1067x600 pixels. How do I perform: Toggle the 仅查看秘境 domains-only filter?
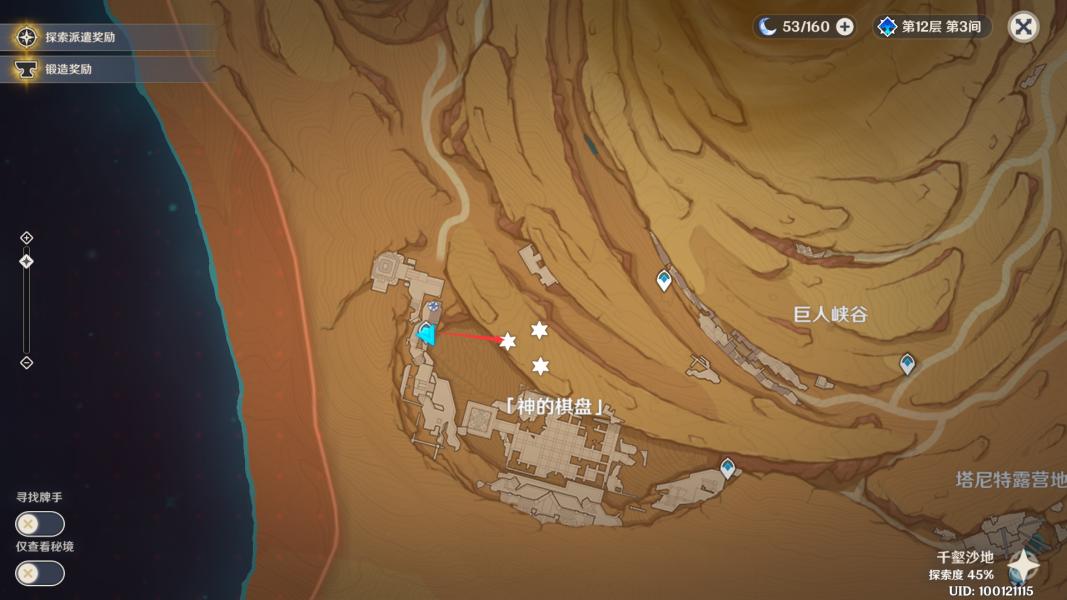point(40,573)
